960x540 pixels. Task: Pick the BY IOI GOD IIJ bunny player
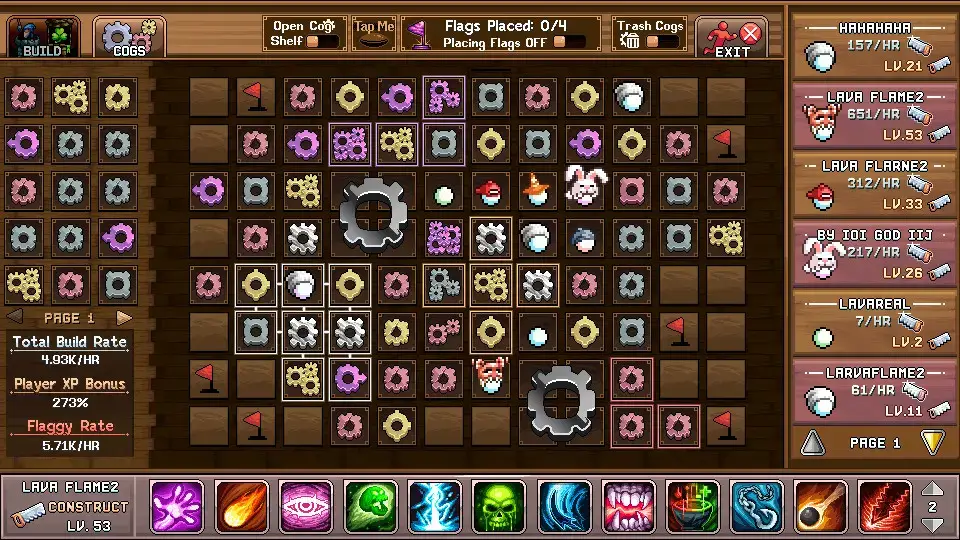pos(874,254)
